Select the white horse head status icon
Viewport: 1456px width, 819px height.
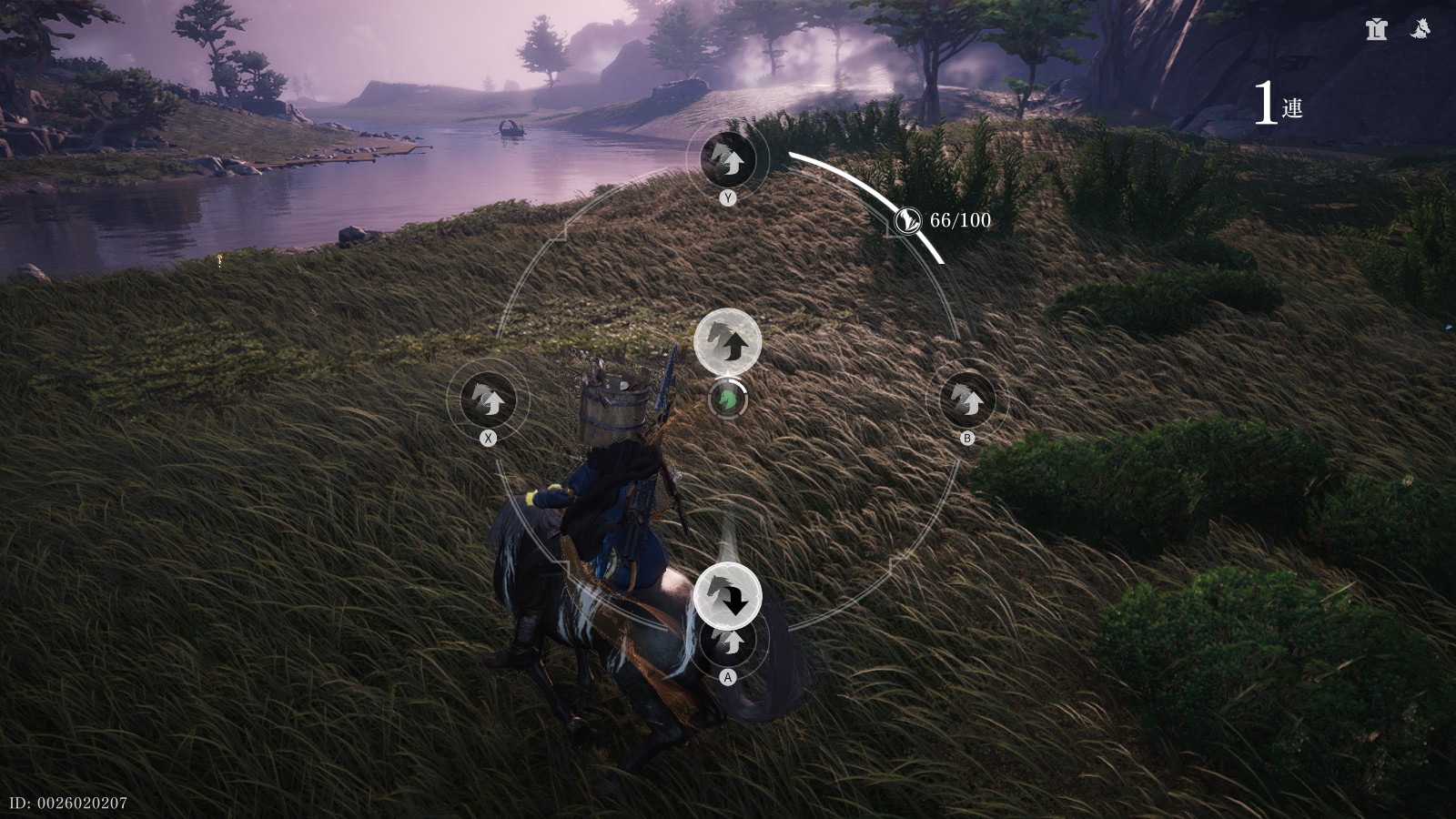pyautogui.click(x=1419, y=29)
